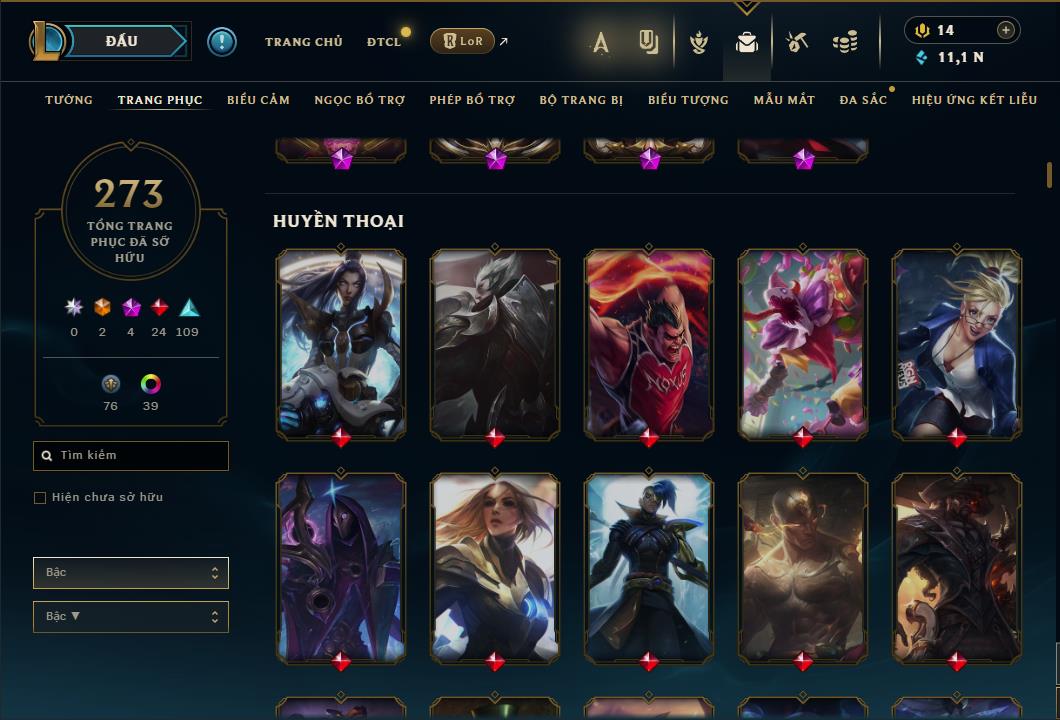This screenshot has width=1060, height=720.
Task: Toggle the Hiện chưa sở hữu checkbox
Action: pyautogui.click(x=40, y=498)
